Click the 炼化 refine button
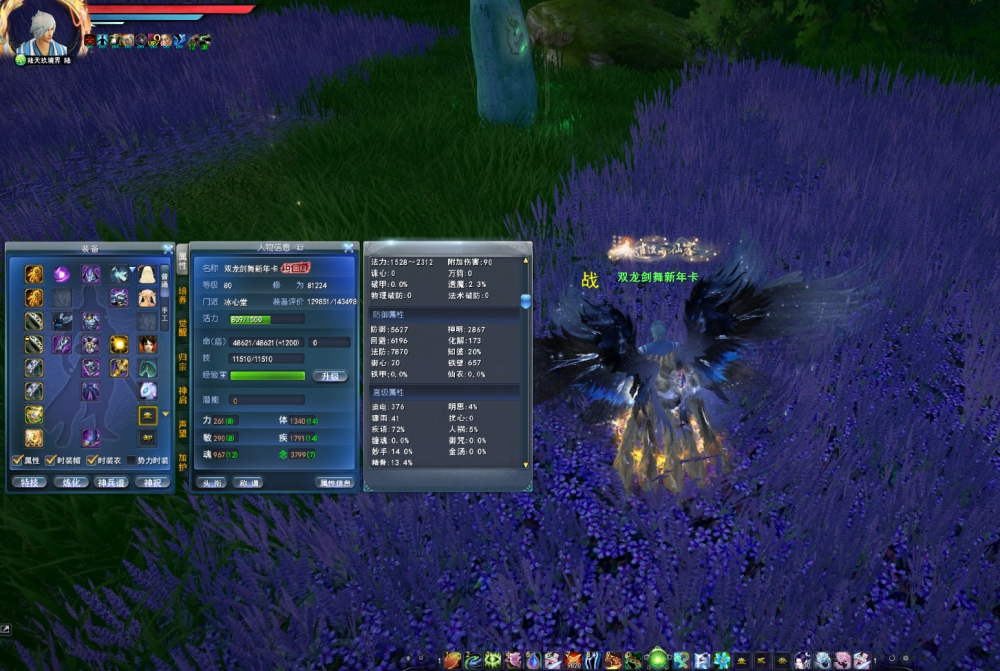The height and width of the screenshot is (671, 1000). pos(69,482)
